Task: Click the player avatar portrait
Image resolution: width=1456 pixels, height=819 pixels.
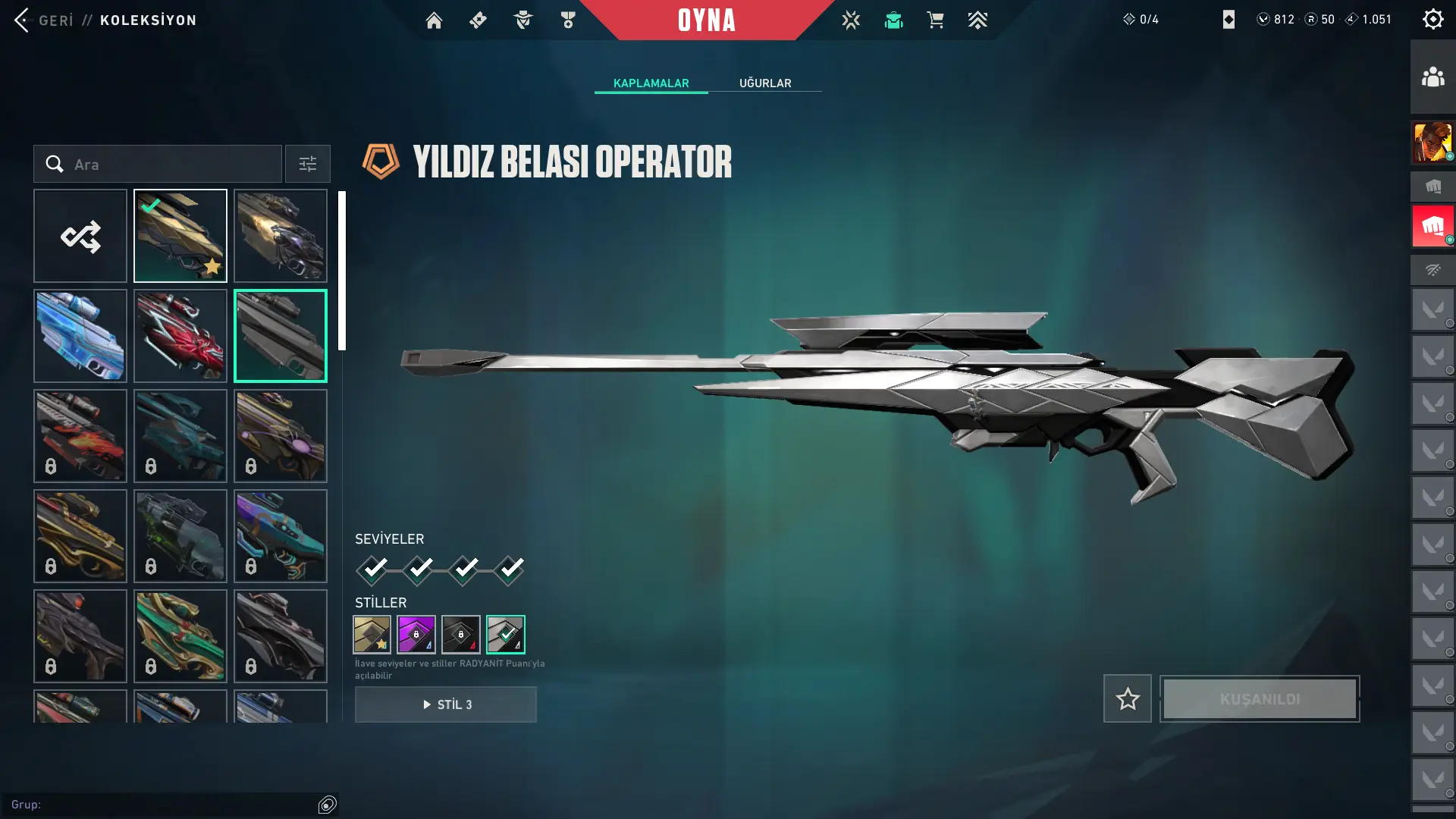Action: click(1432, 143)
